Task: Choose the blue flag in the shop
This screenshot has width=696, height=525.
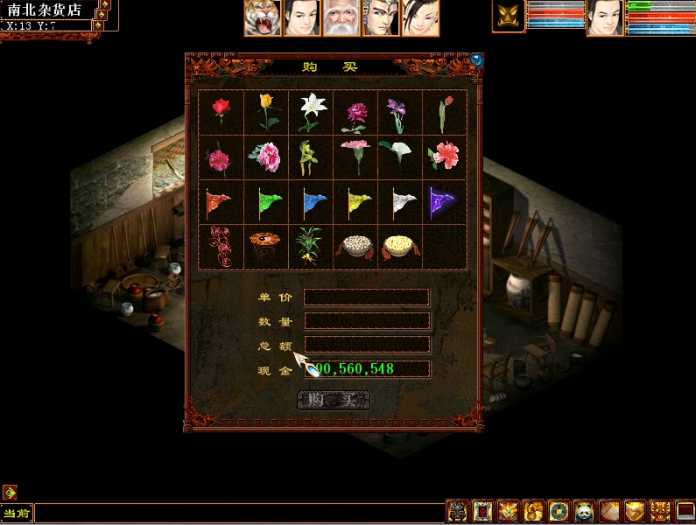Action: [x=311, y=202]
